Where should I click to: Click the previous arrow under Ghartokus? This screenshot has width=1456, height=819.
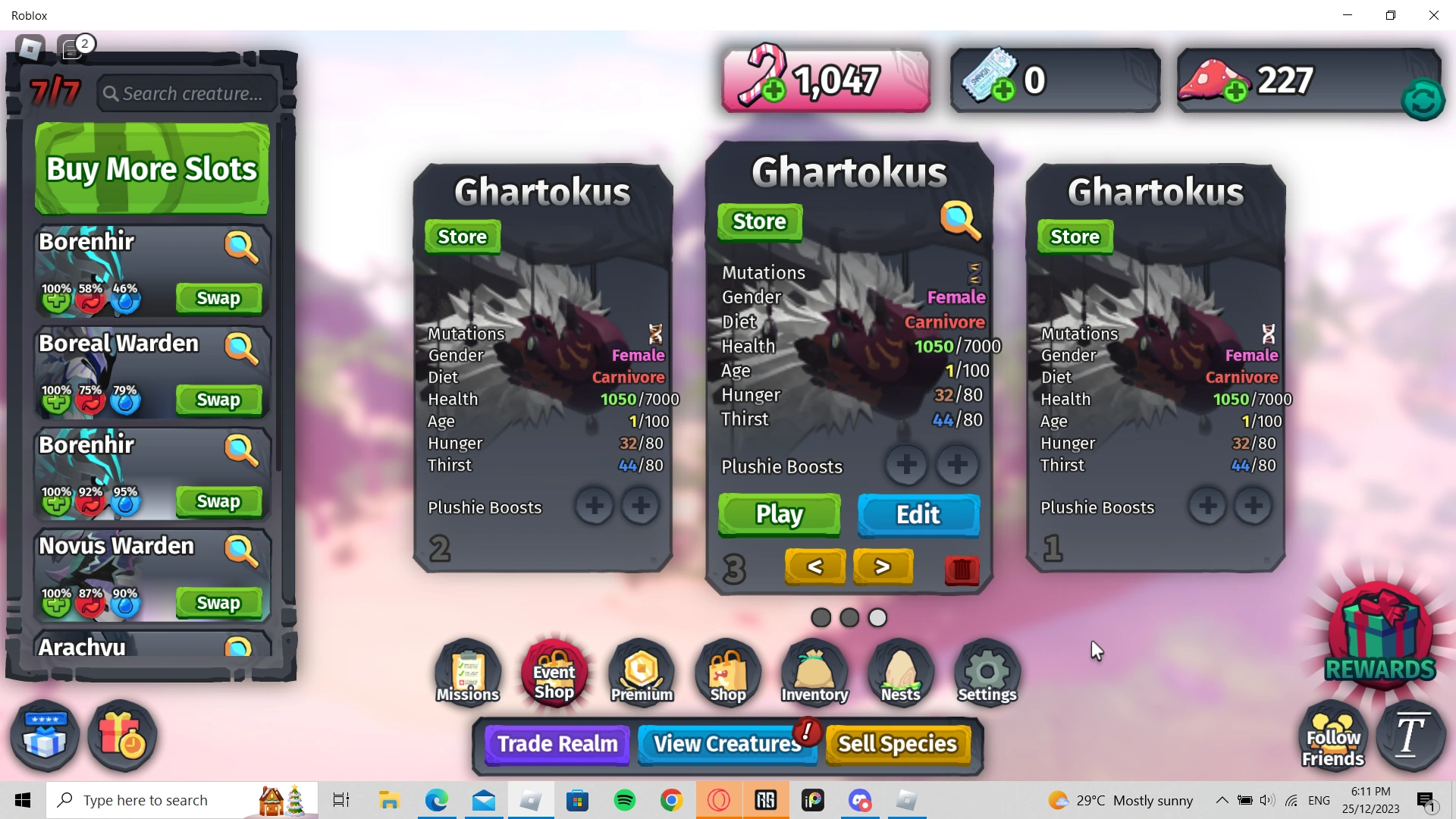tap(814, 566)
